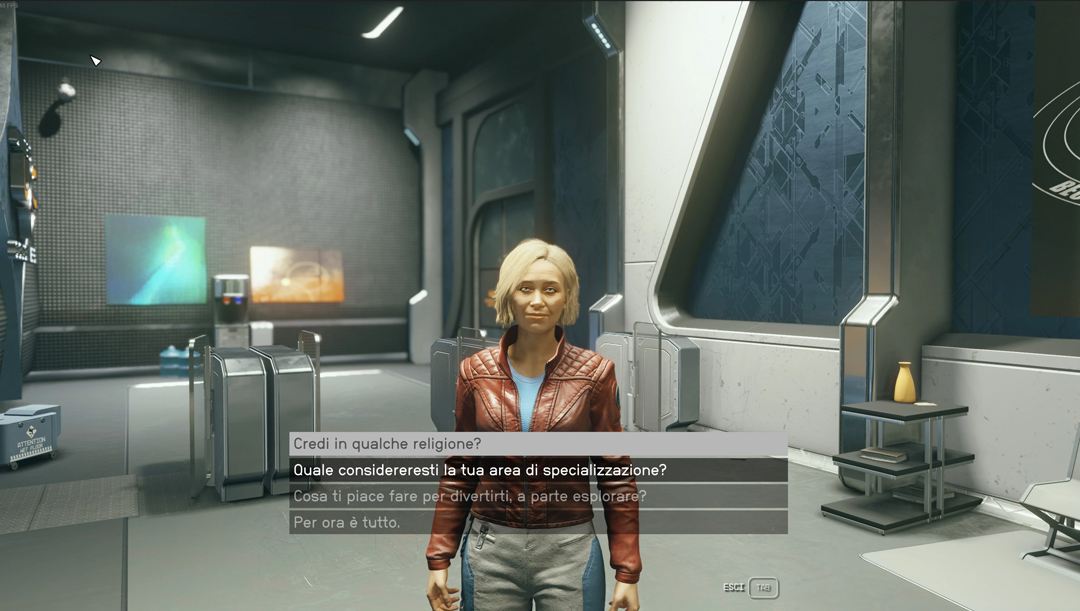End conversation with "Per ora è tutto."
The image size is (1080, 611).
pos(347,522)
